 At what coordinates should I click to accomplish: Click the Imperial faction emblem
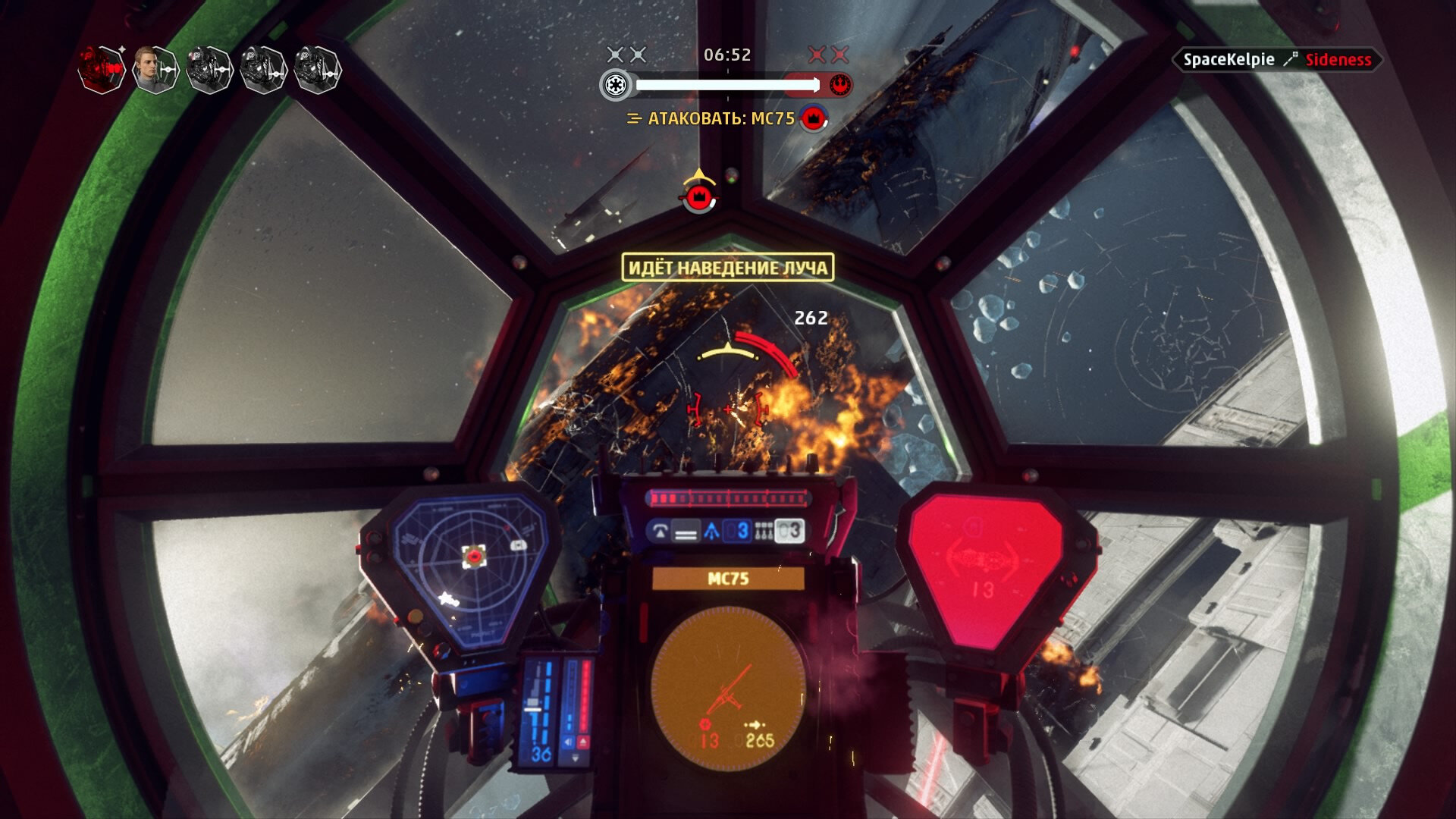coord(615,85)
